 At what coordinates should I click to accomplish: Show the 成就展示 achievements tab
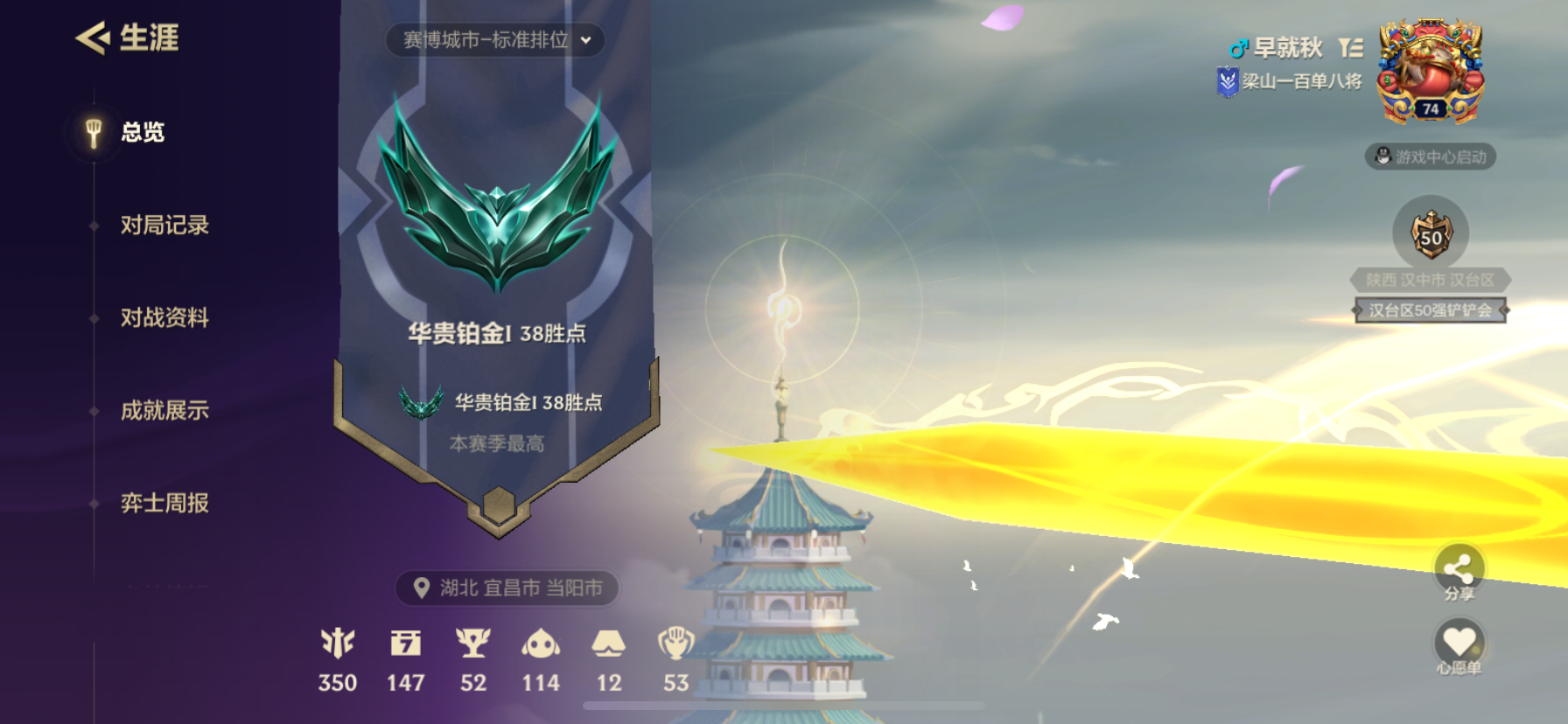point(164,410)
